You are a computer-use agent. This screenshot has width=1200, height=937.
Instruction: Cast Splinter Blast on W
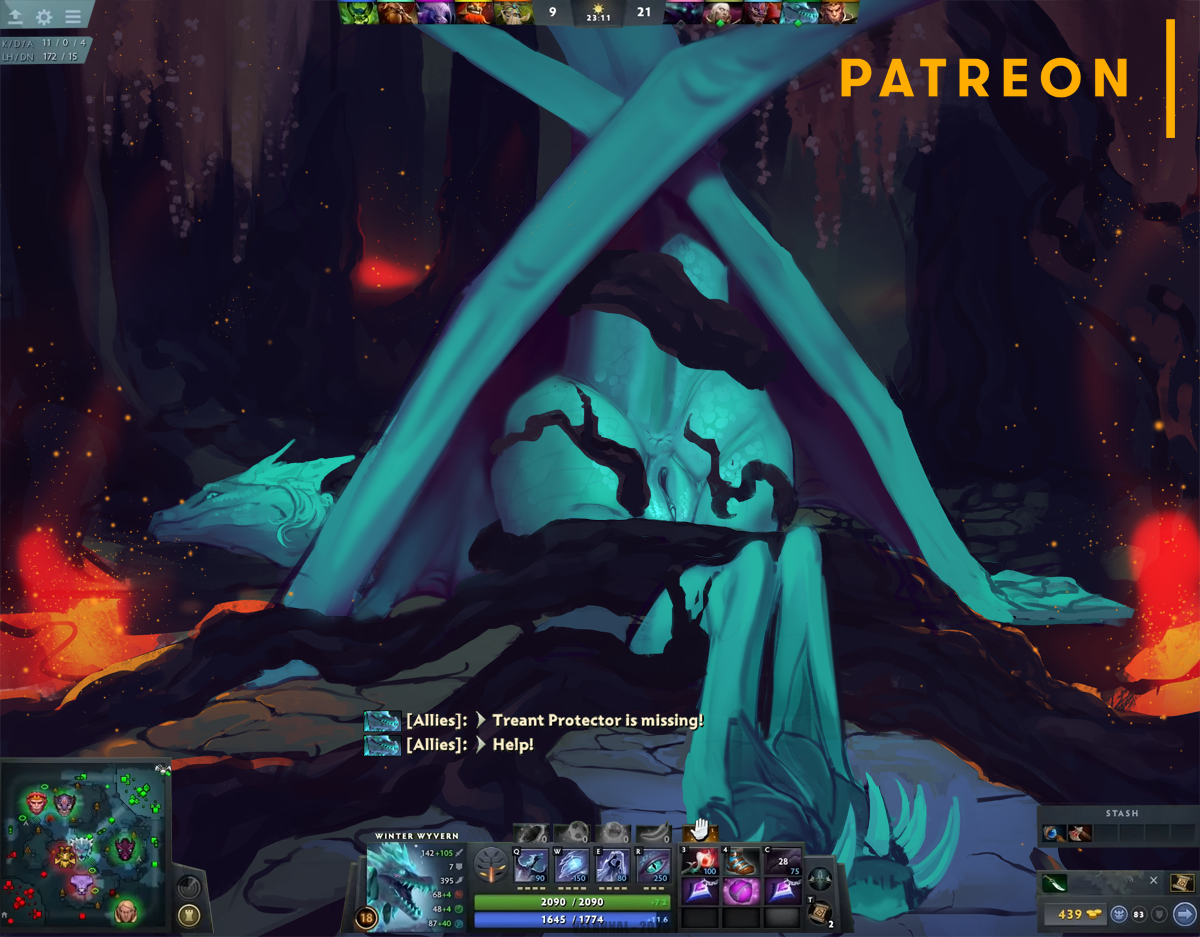(x=572, y=865)
